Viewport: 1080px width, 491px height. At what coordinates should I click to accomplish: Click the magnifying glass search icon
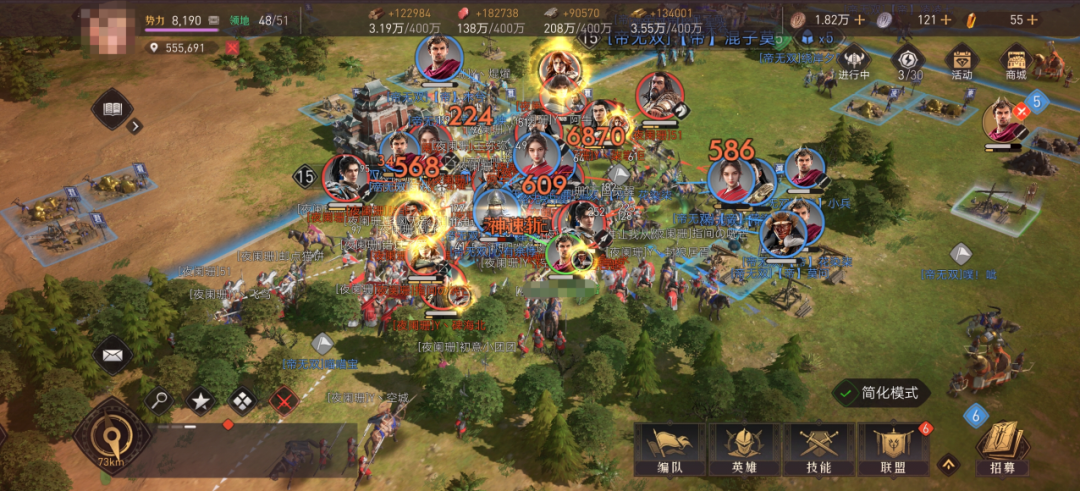pyautogui.click(x=159, y=401)
